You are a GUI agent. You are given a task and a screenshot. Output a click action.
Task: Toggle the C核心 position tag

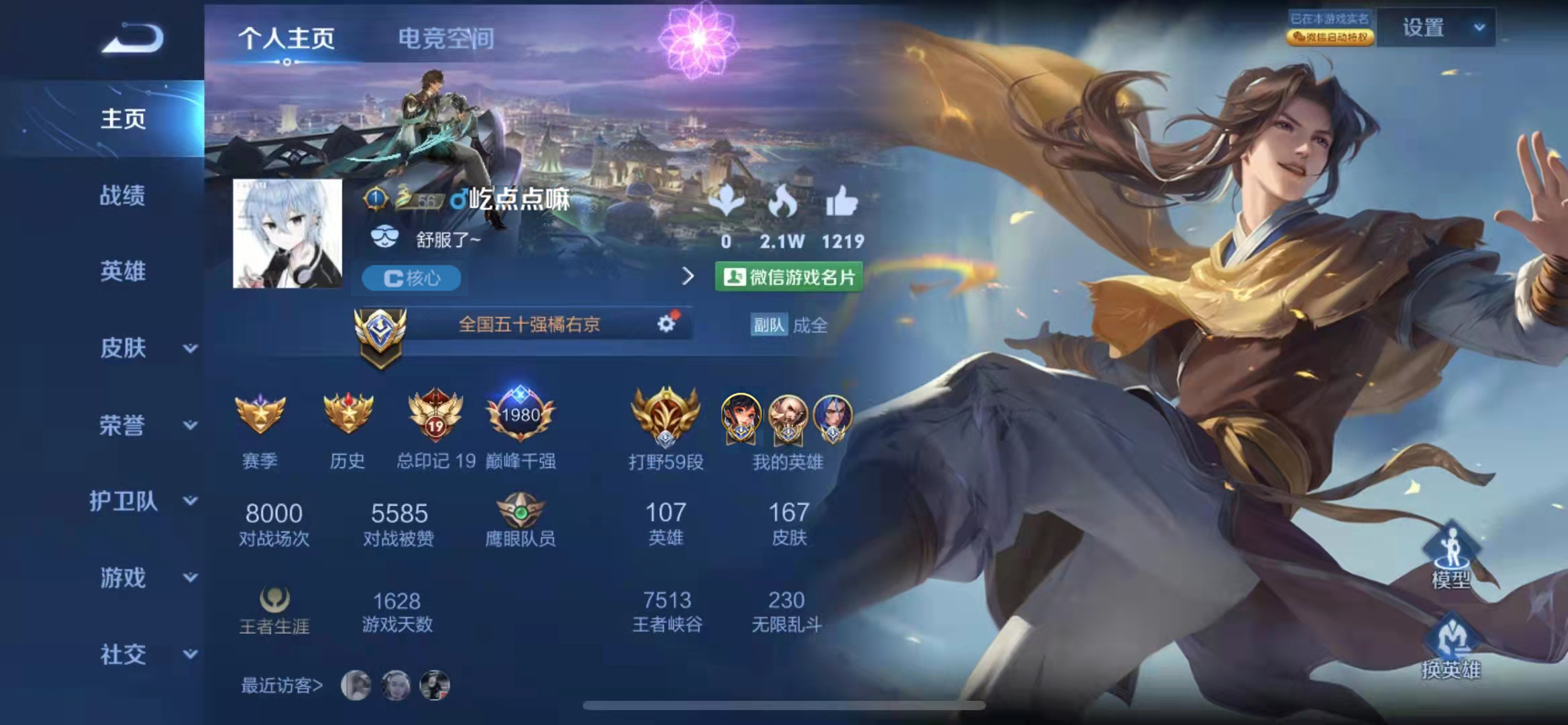[x=411, y=278]
